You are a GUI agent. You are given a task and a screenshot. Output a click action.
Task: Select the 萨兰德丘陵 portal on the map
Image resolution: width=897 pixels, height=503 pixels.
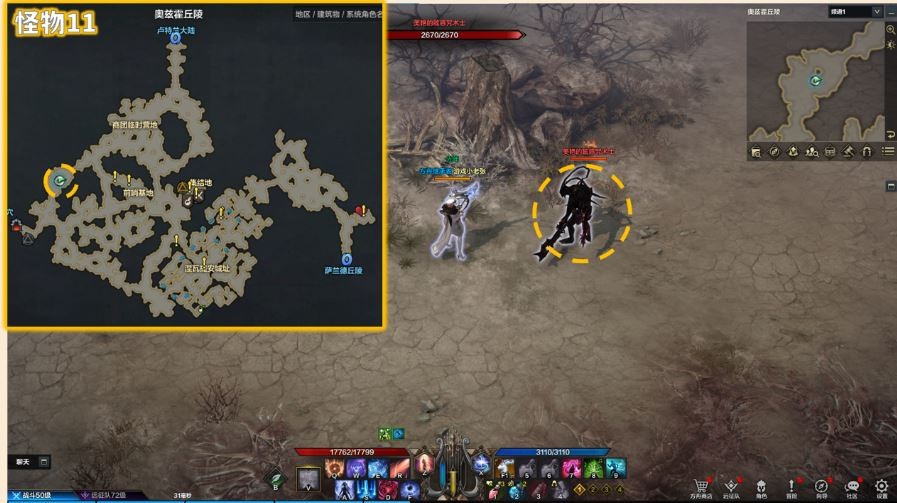point(346,258)
